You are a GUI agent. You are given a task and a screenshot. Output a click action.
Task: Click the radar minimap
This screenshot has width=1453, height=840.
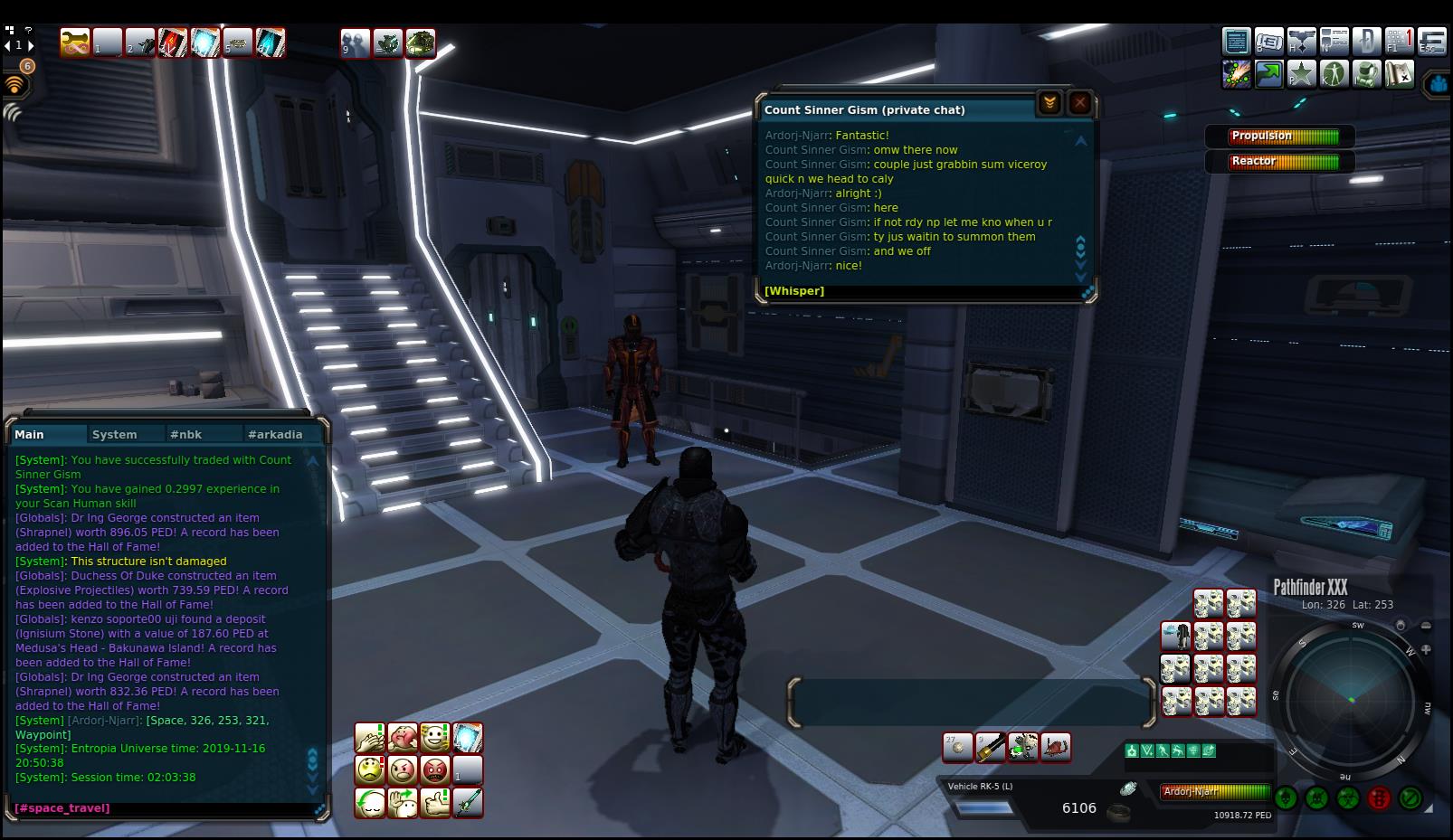(1352, 700)
